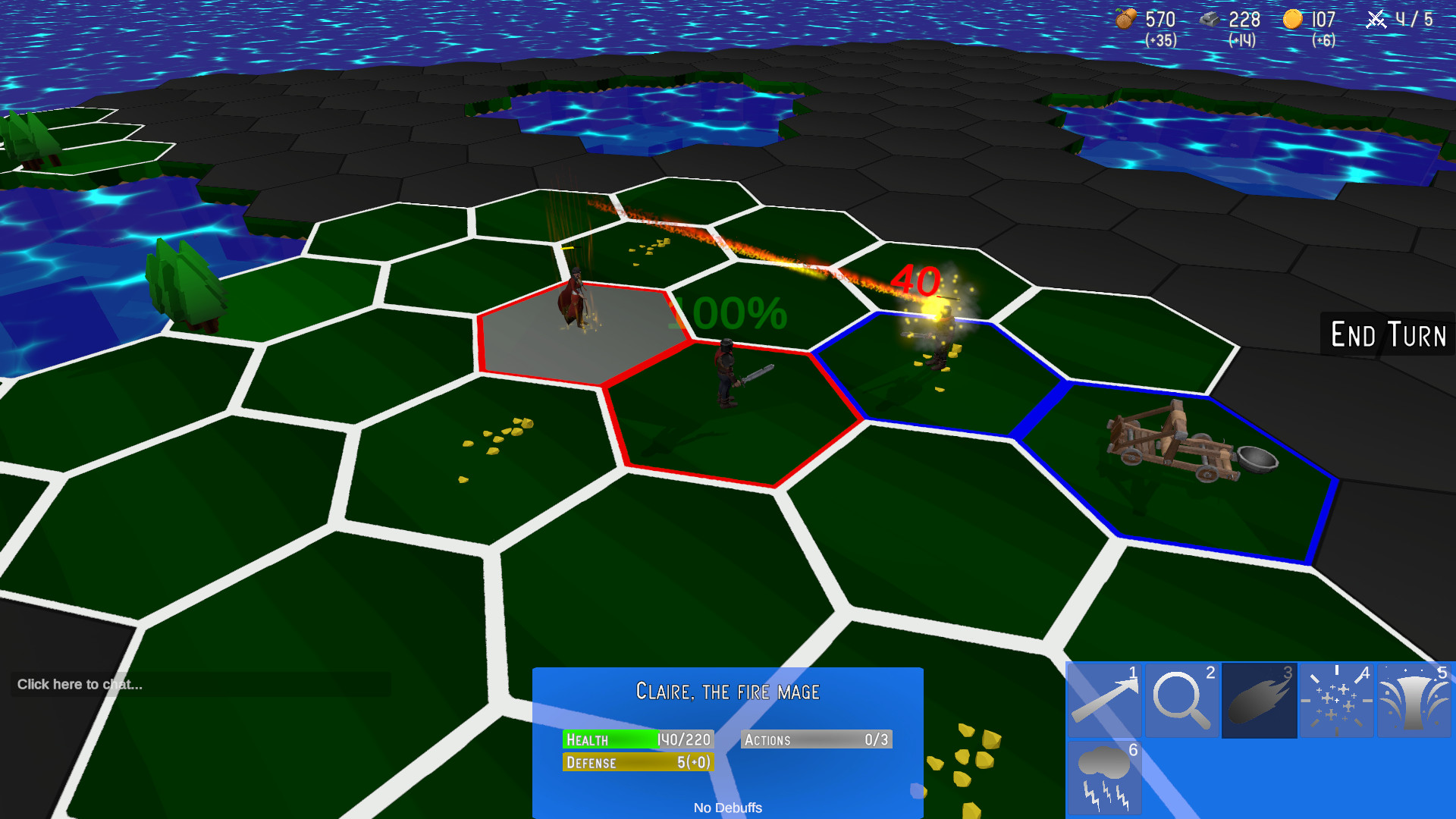The image size is (1456, 819).
Task: Click the yellow Defense stat bar
Action: tap(637, 763)
